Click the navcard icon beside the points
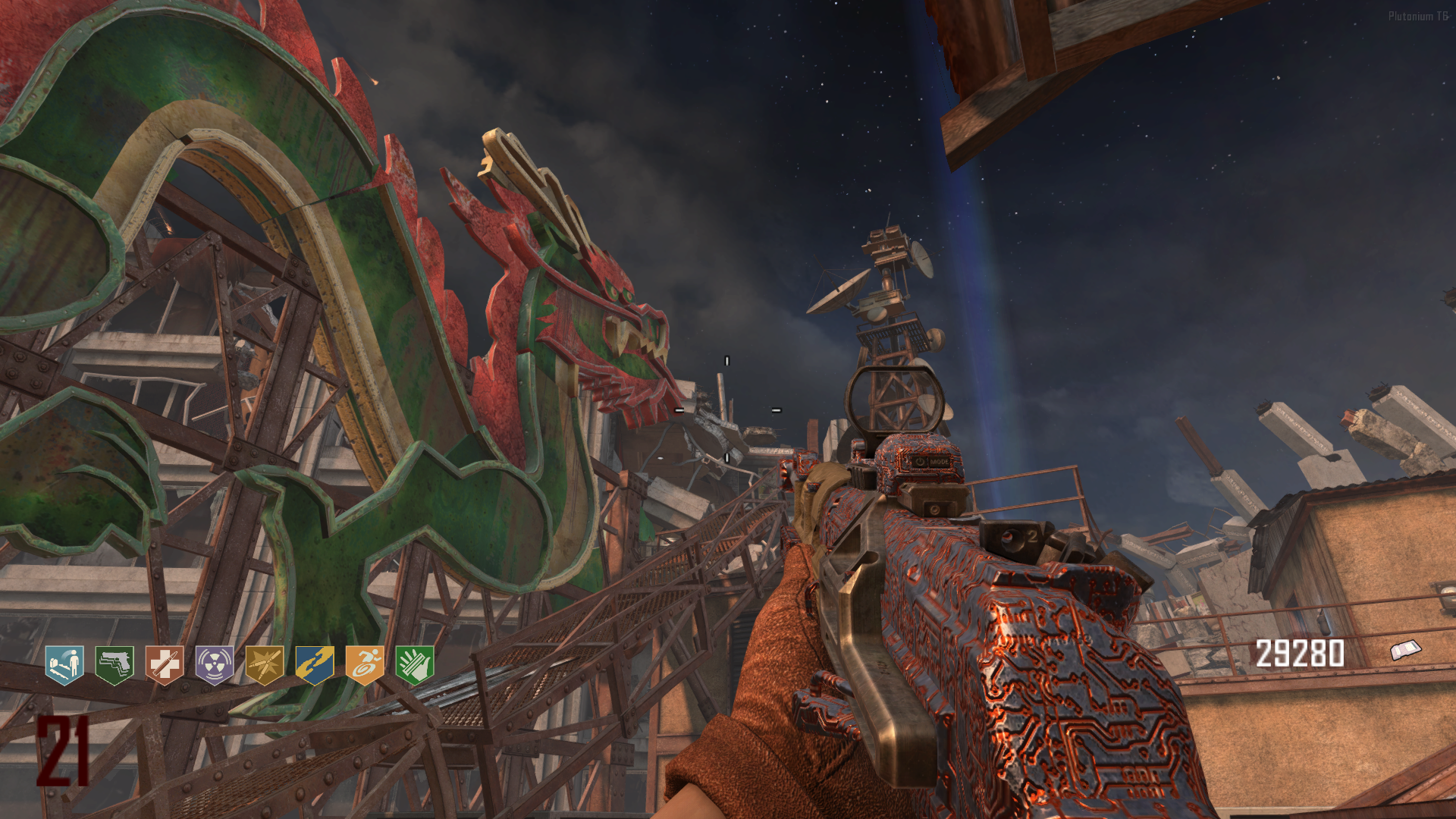1456x819 pixels. point(1405,650)
